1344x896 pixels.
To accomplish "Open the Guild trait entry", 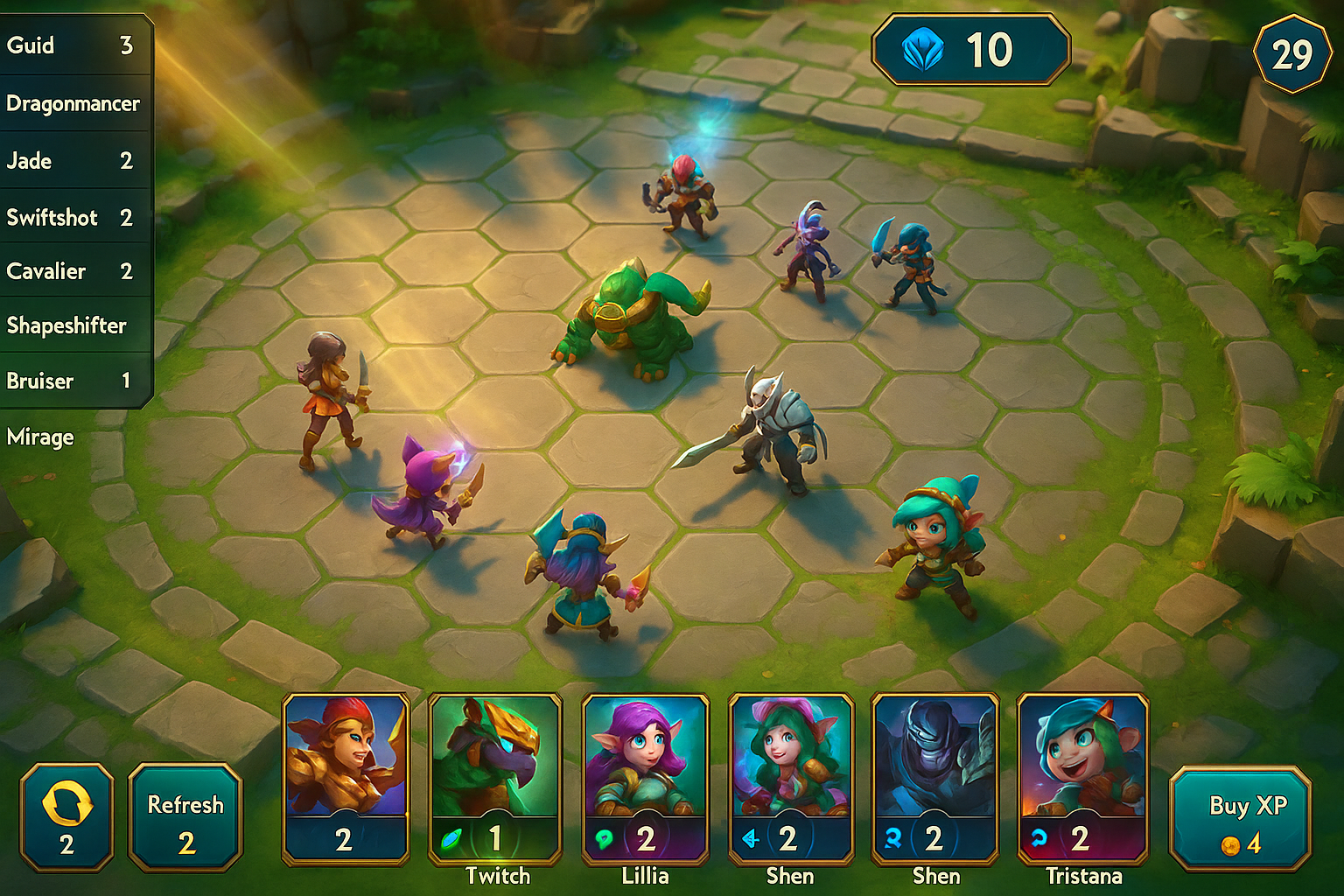I will click(x=70, y=45).
